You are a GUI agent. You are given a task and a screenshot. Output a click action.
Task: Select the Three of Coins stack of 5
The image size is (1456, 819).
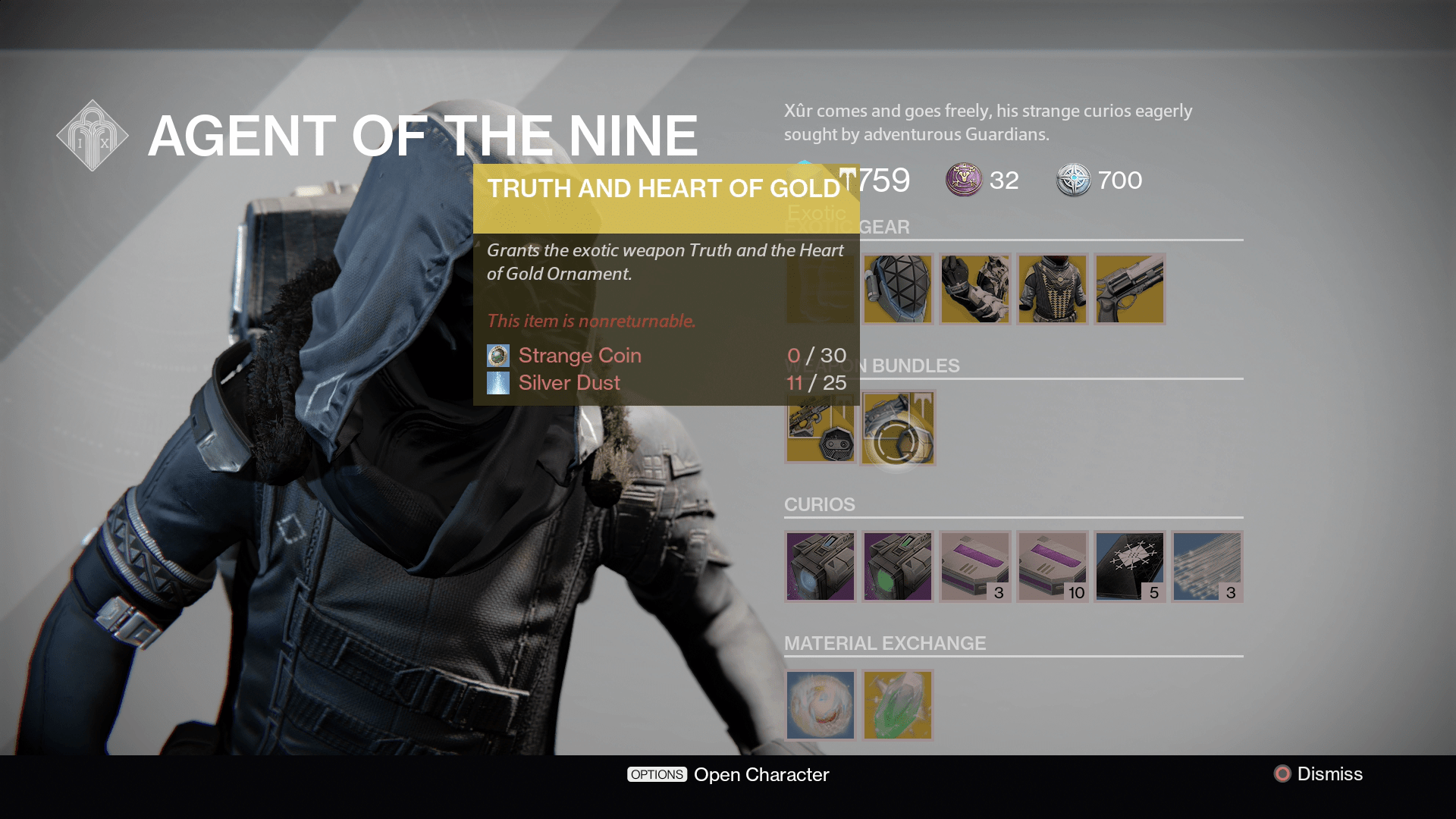click(1130, 566)
